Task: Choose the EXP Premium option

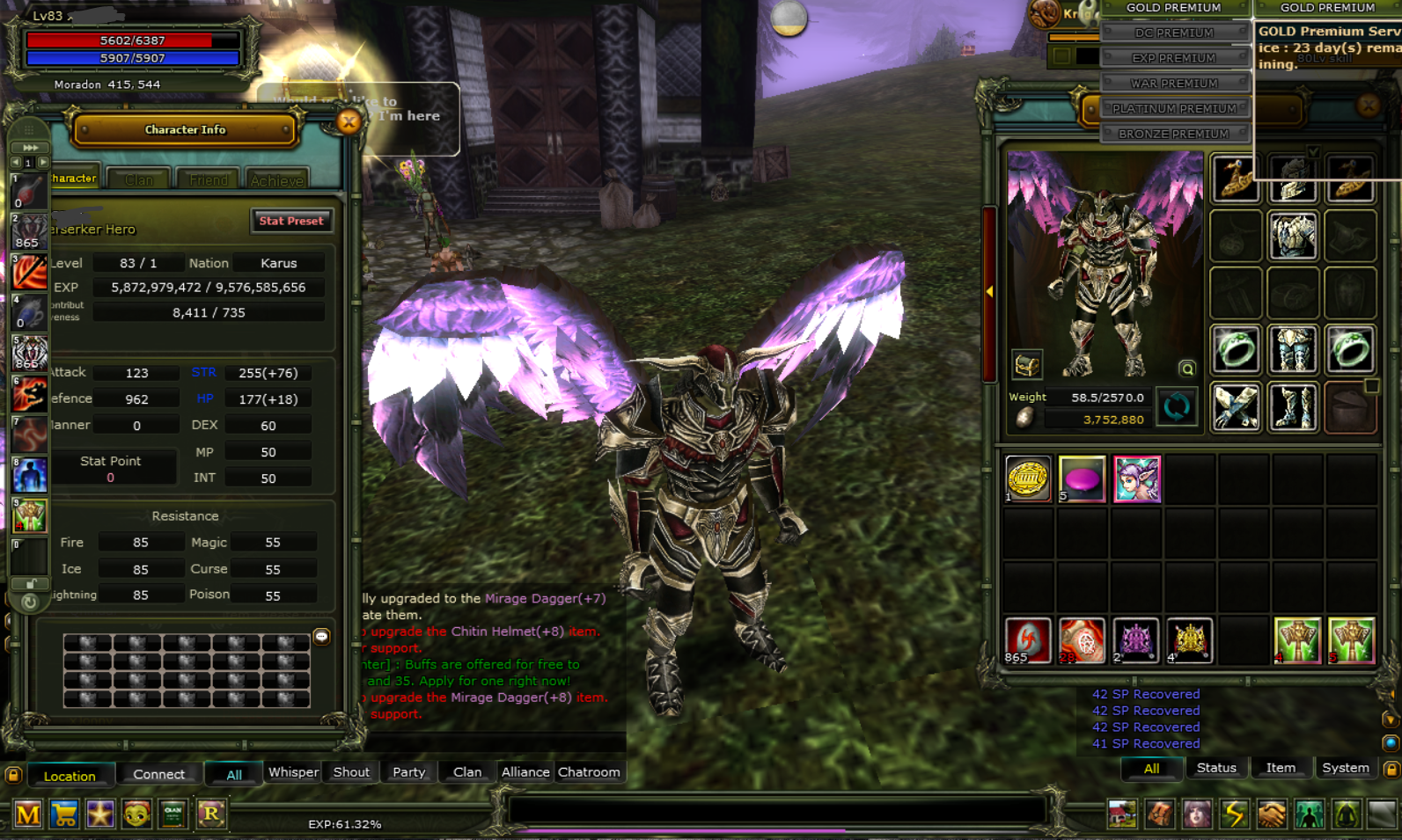Action: click(x=1174, y=58)
